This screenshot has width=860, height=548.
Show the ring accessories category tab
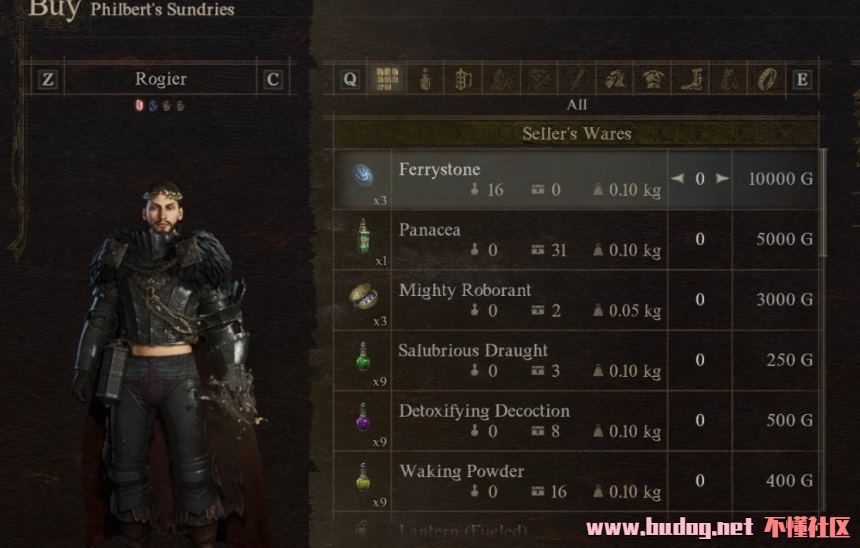[767, 80]
